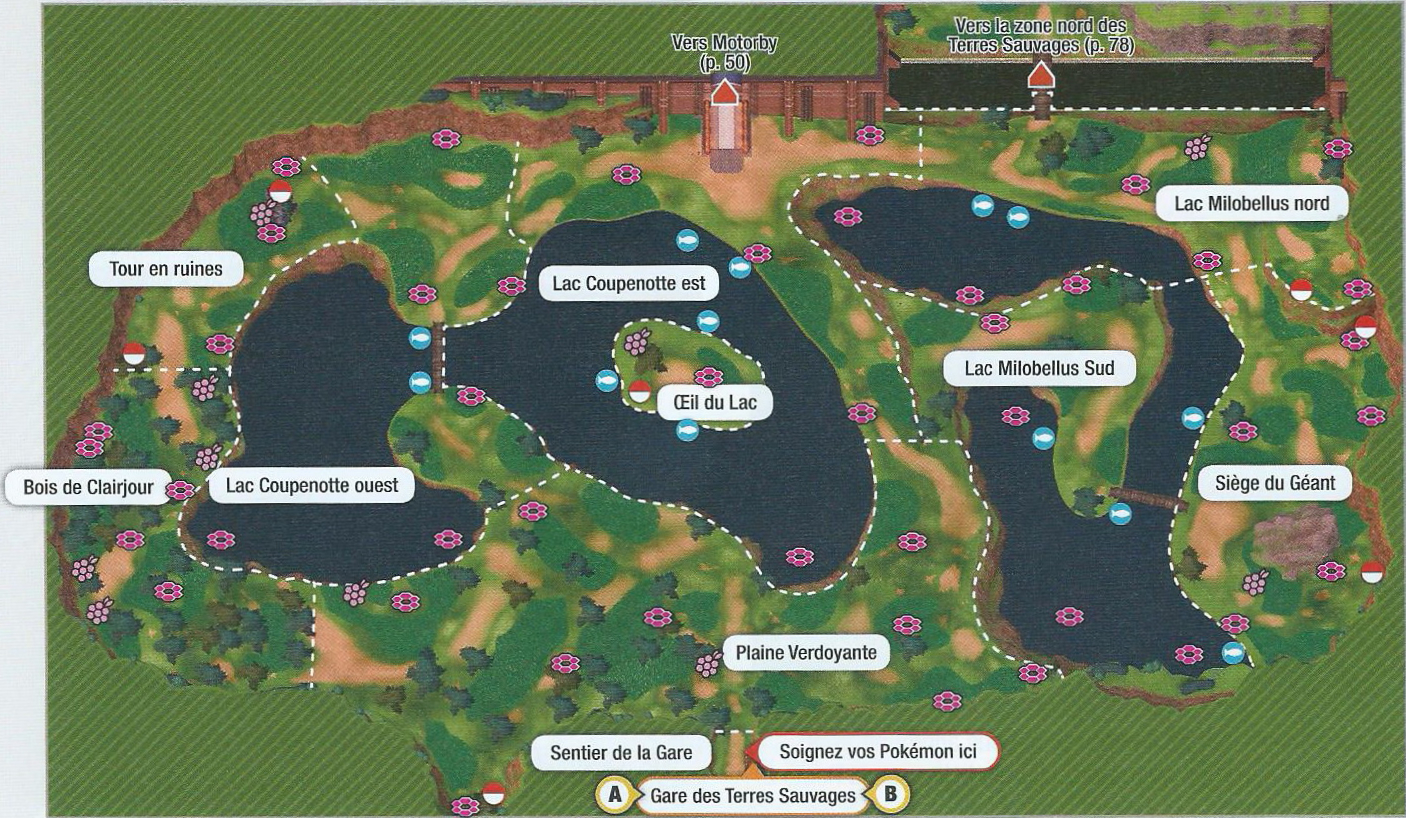This screenshot has height=818, width=1406.
Task: Select the Poké Ball marker on Œil du Lac island
Action: tap(640, 390)
